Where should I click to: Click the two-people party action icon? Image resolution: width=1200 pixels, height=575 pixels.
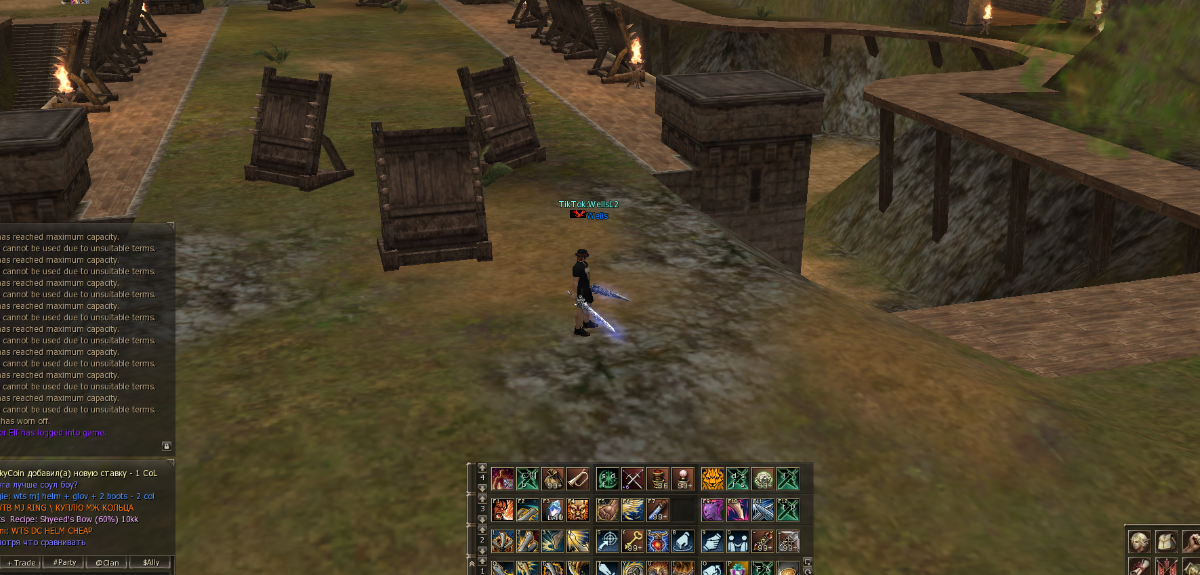(737, 541)
